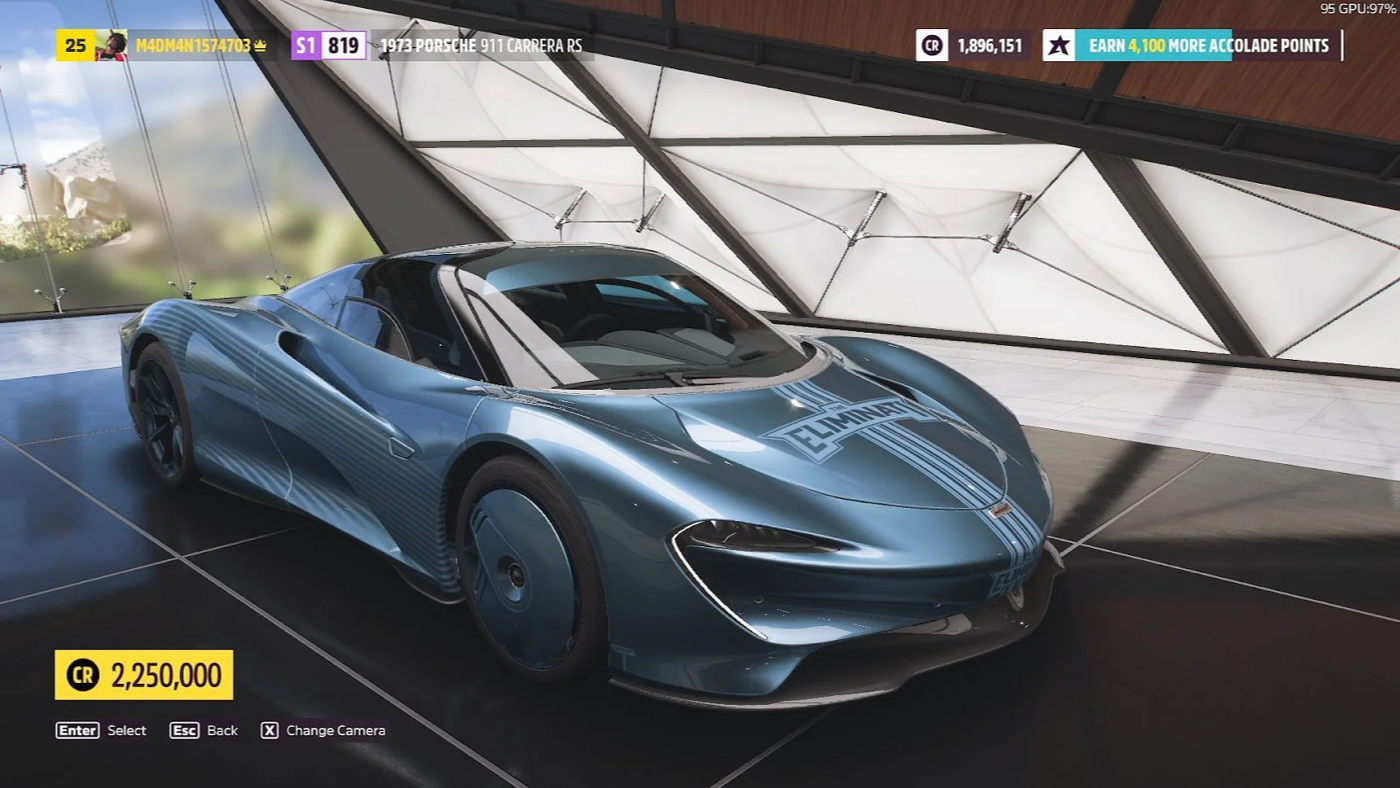Click Select to purchase the car
This screenshot has width=1400, height=788.
pyautogui.click(x=126, y=730)
